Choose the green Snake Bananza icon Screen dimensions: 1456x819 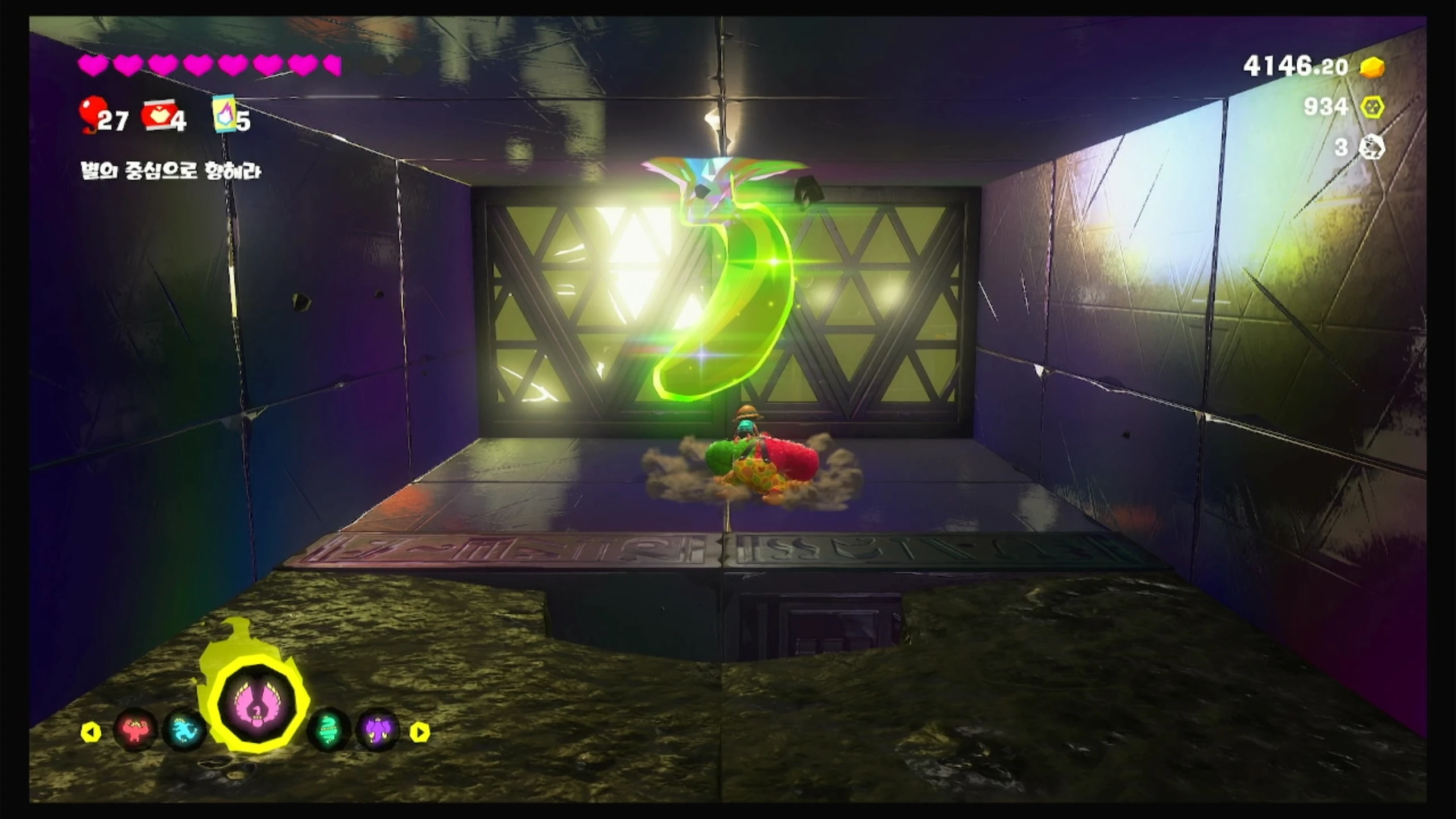pos(329,730)
